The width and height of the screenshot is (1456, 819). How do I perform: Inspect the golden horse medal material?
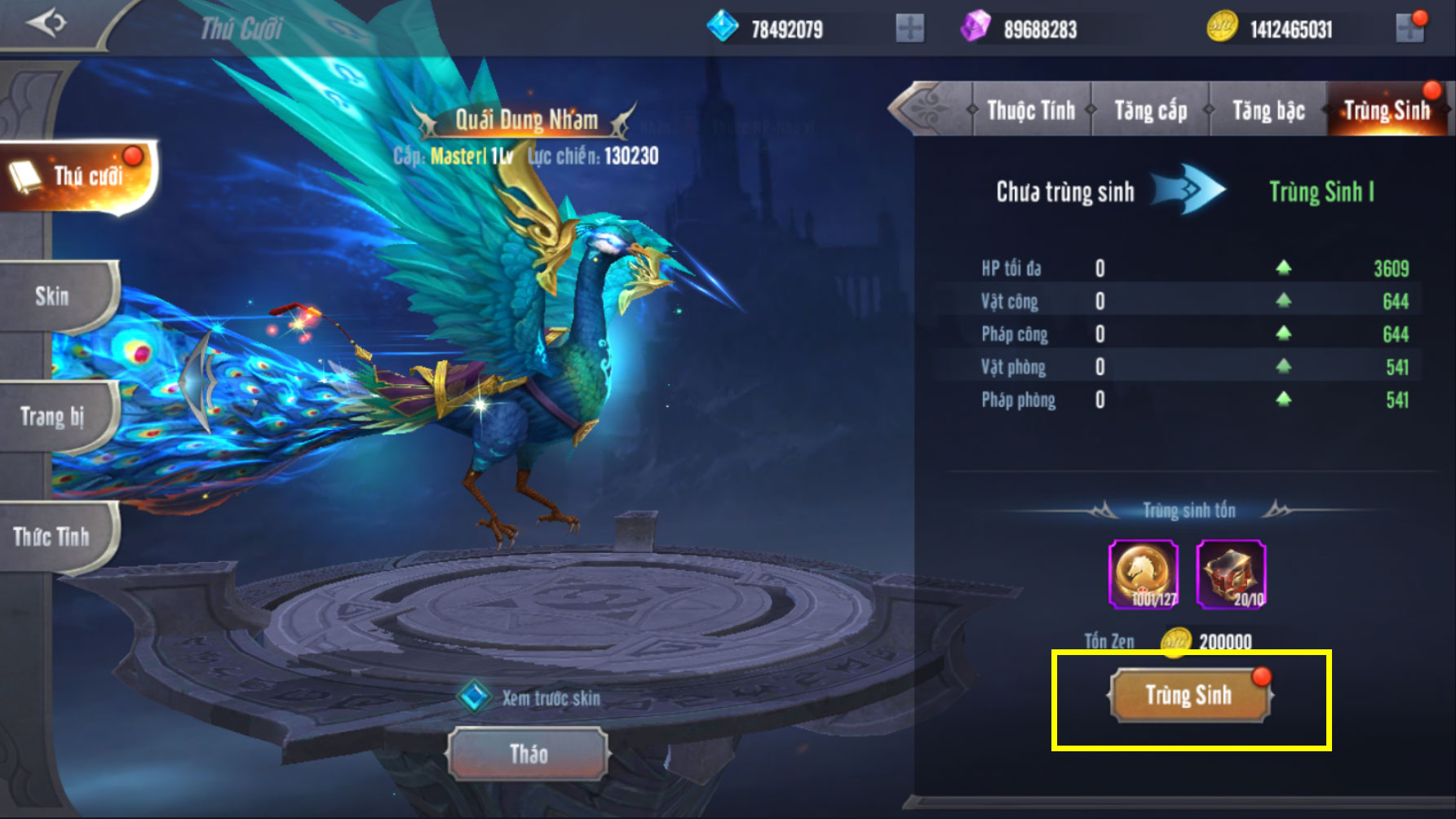coord(1144,574)
